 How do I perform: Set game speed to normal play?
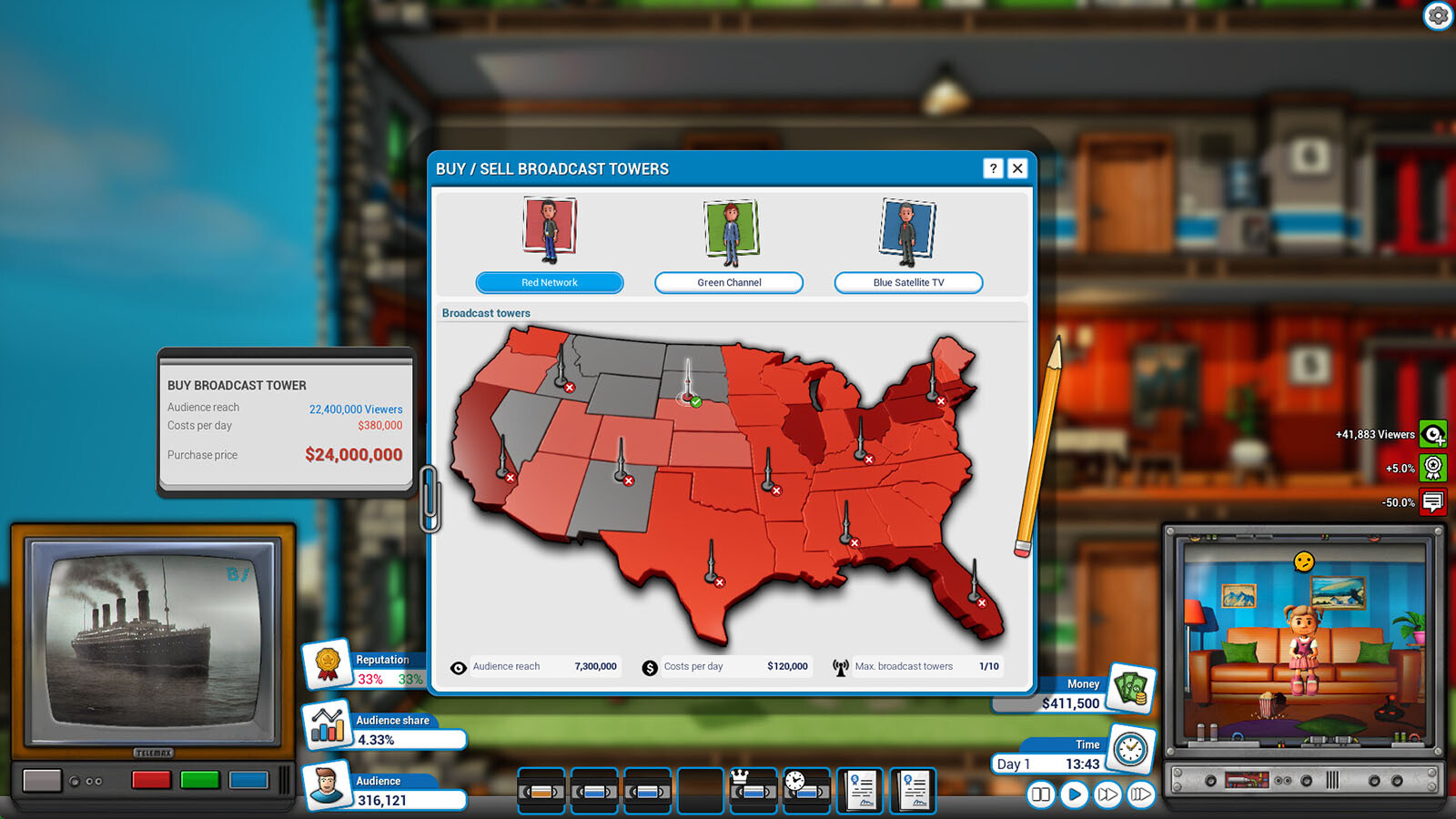(1074, 794)
